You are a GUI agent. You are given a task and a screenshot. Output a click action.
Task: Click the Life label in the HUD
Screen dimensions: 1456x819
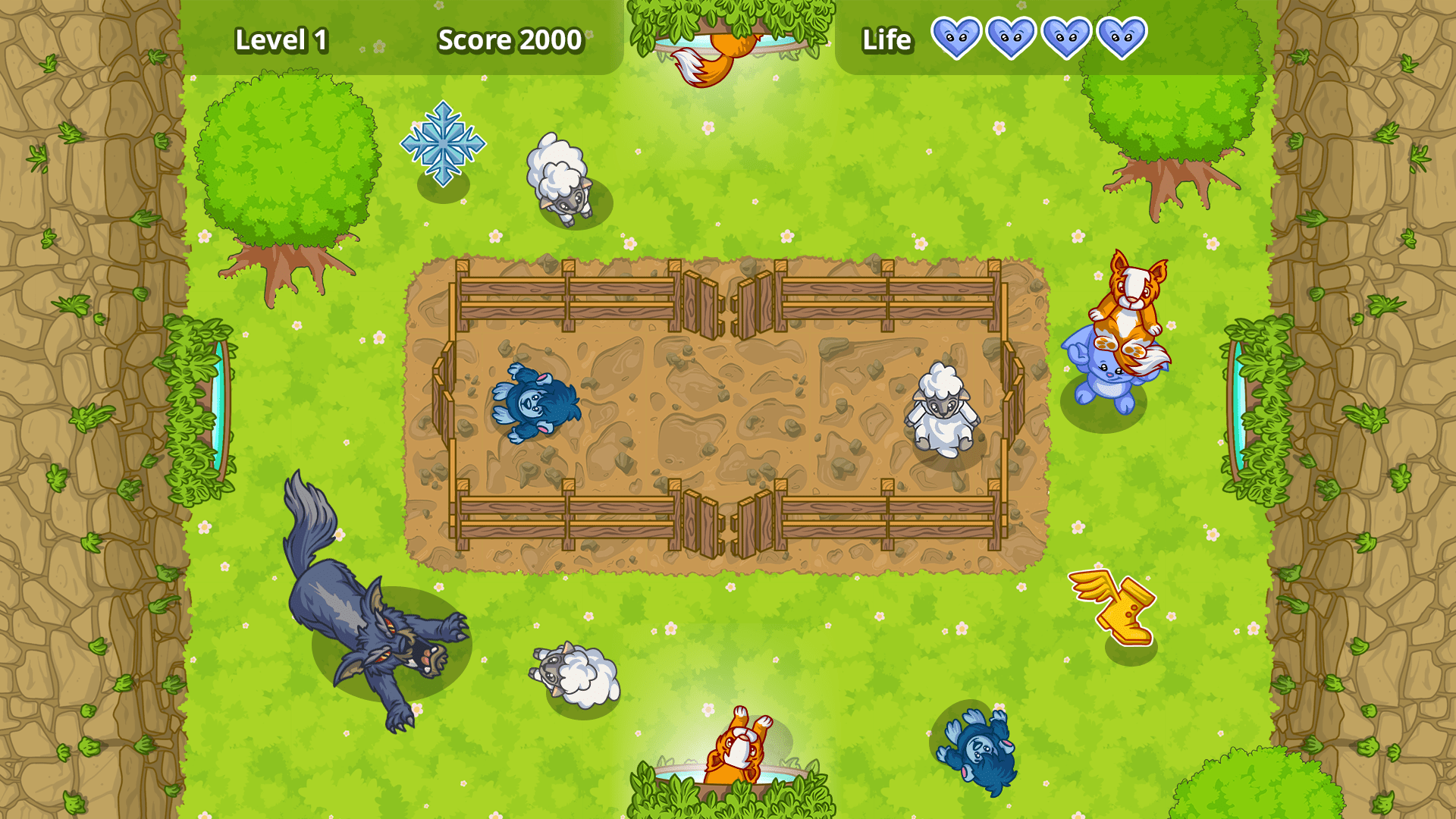pyautogui.click(x=886, y=39)
